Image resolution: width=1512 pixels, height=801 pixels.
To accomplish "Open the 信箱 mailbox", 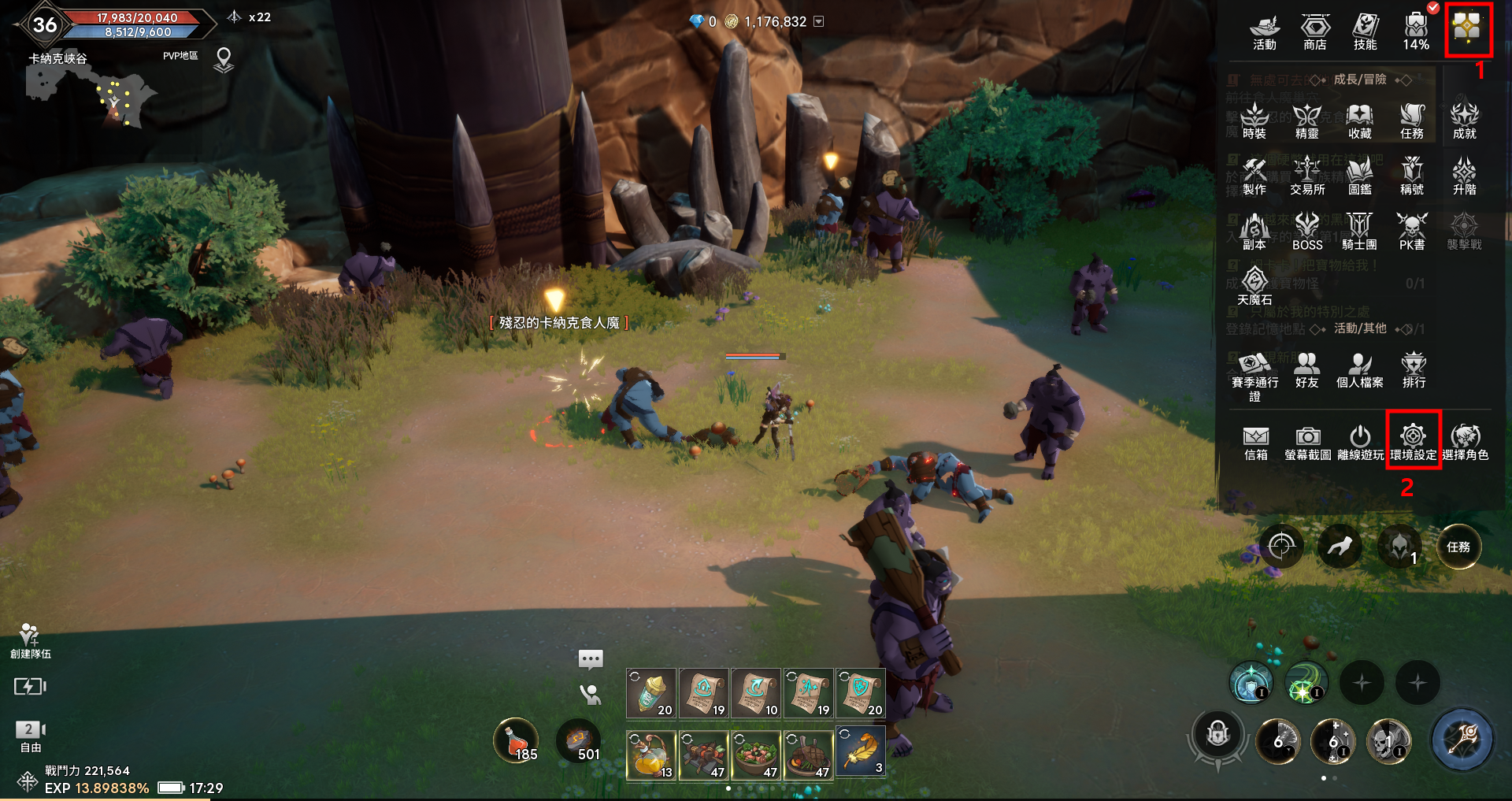I will 1255,443.
